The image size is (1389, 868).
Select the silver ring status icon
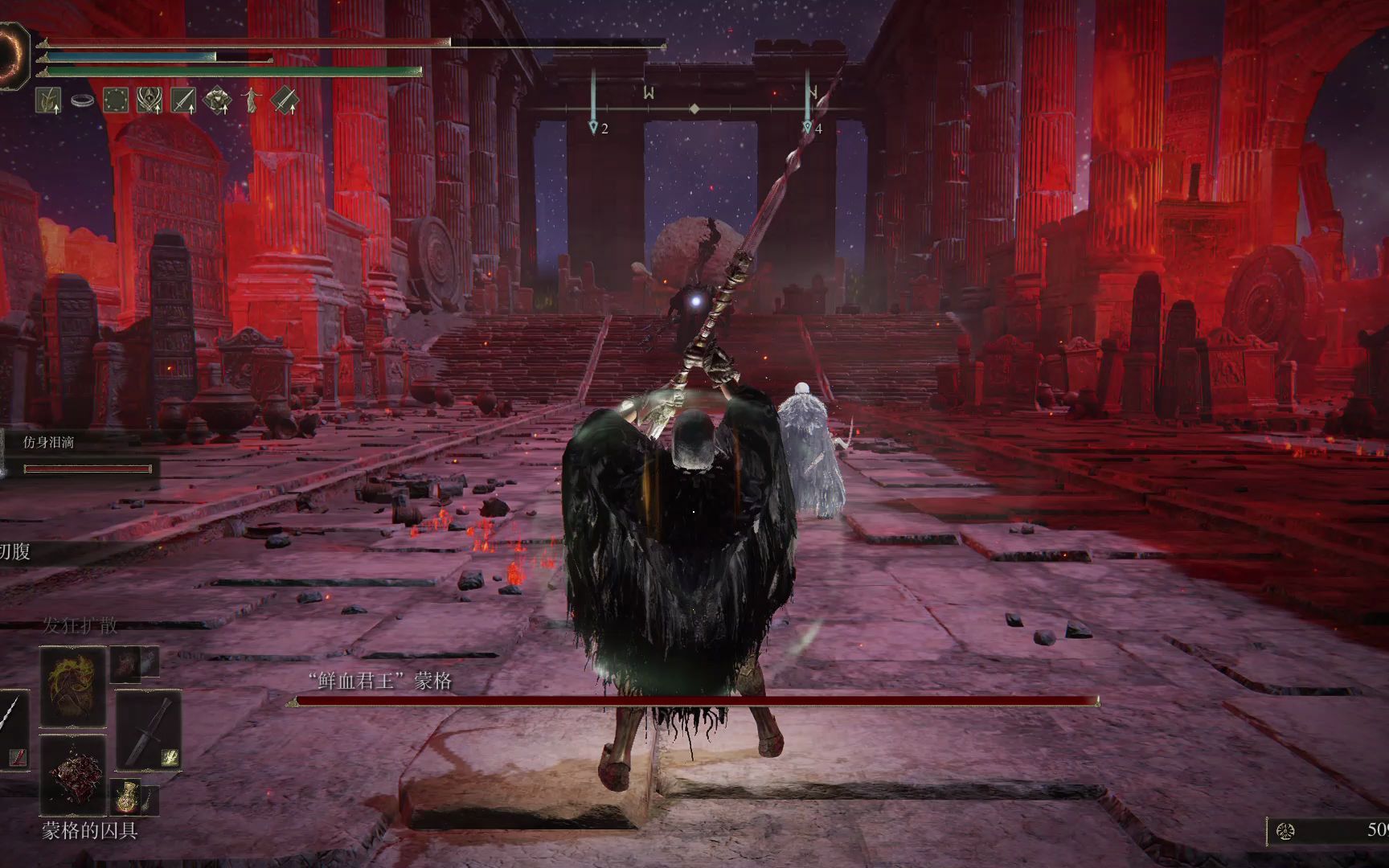82,100
